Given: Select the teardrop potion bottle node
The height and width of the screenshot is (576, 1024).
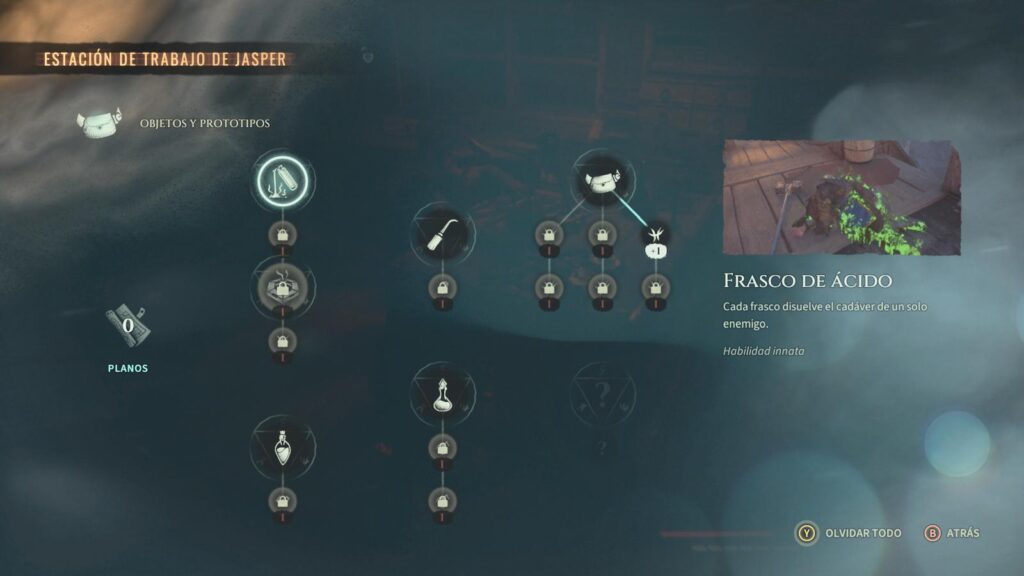Looking at the screenshot, I should 284,447.
